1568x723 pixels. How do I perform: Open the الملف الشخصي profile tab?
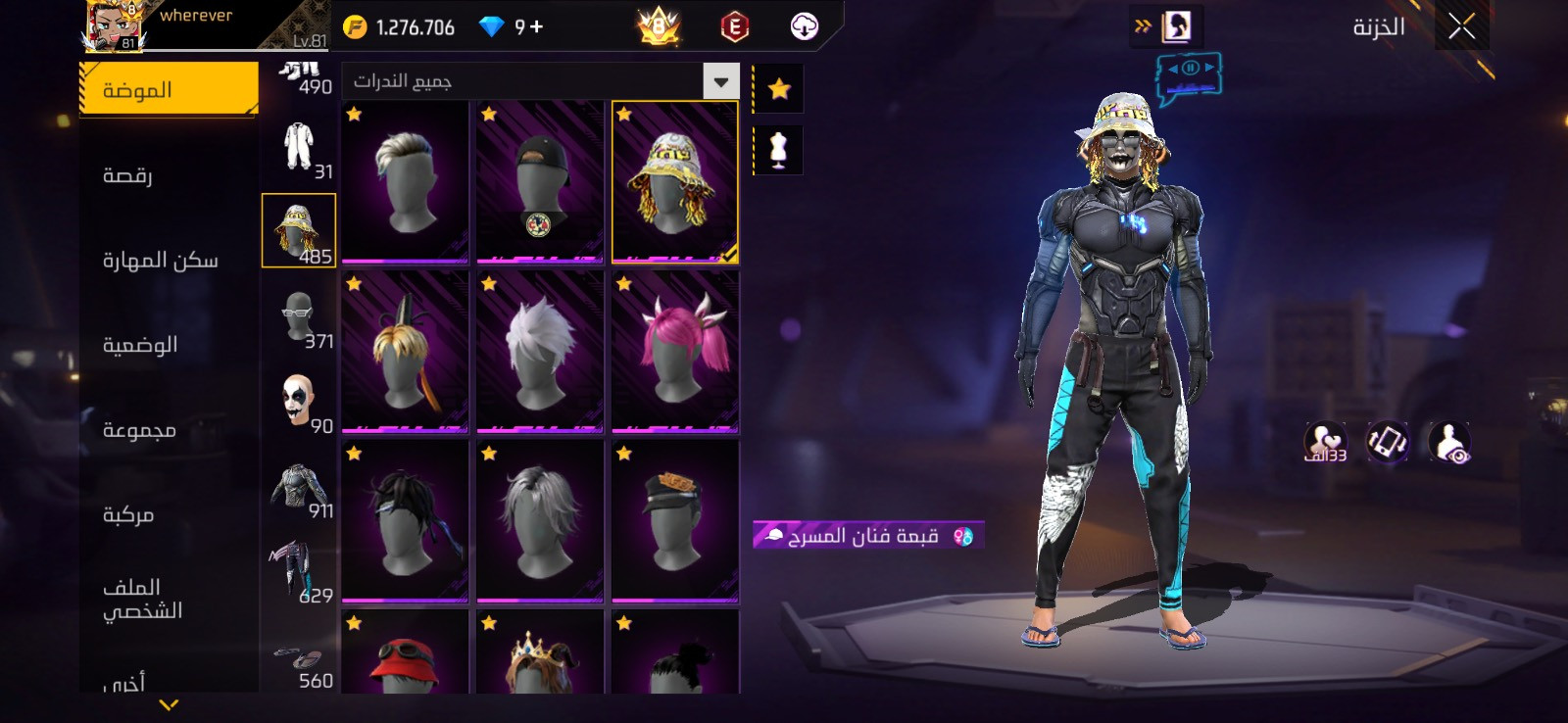pos(142,599)
